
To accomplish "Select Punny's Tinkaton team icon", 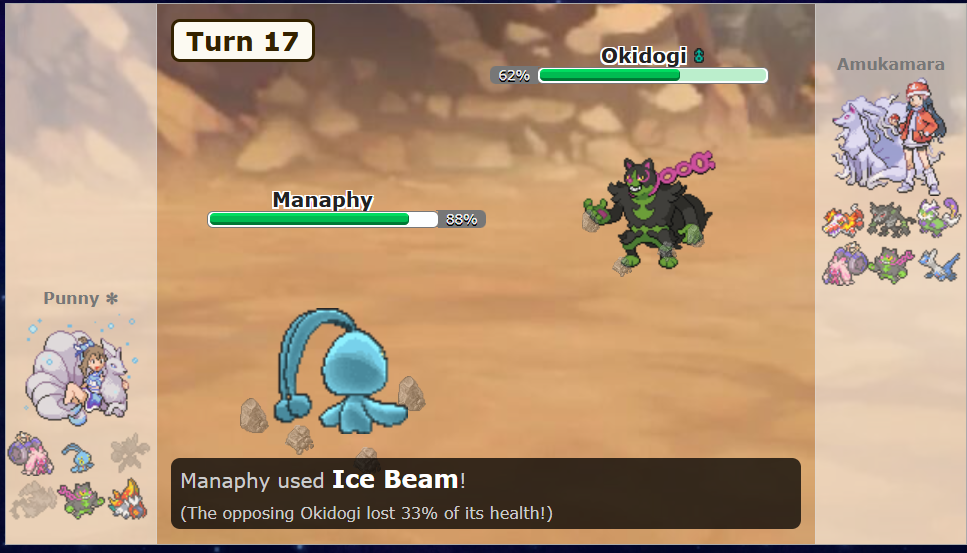I will pyautogui.click(x=29, y=453).
